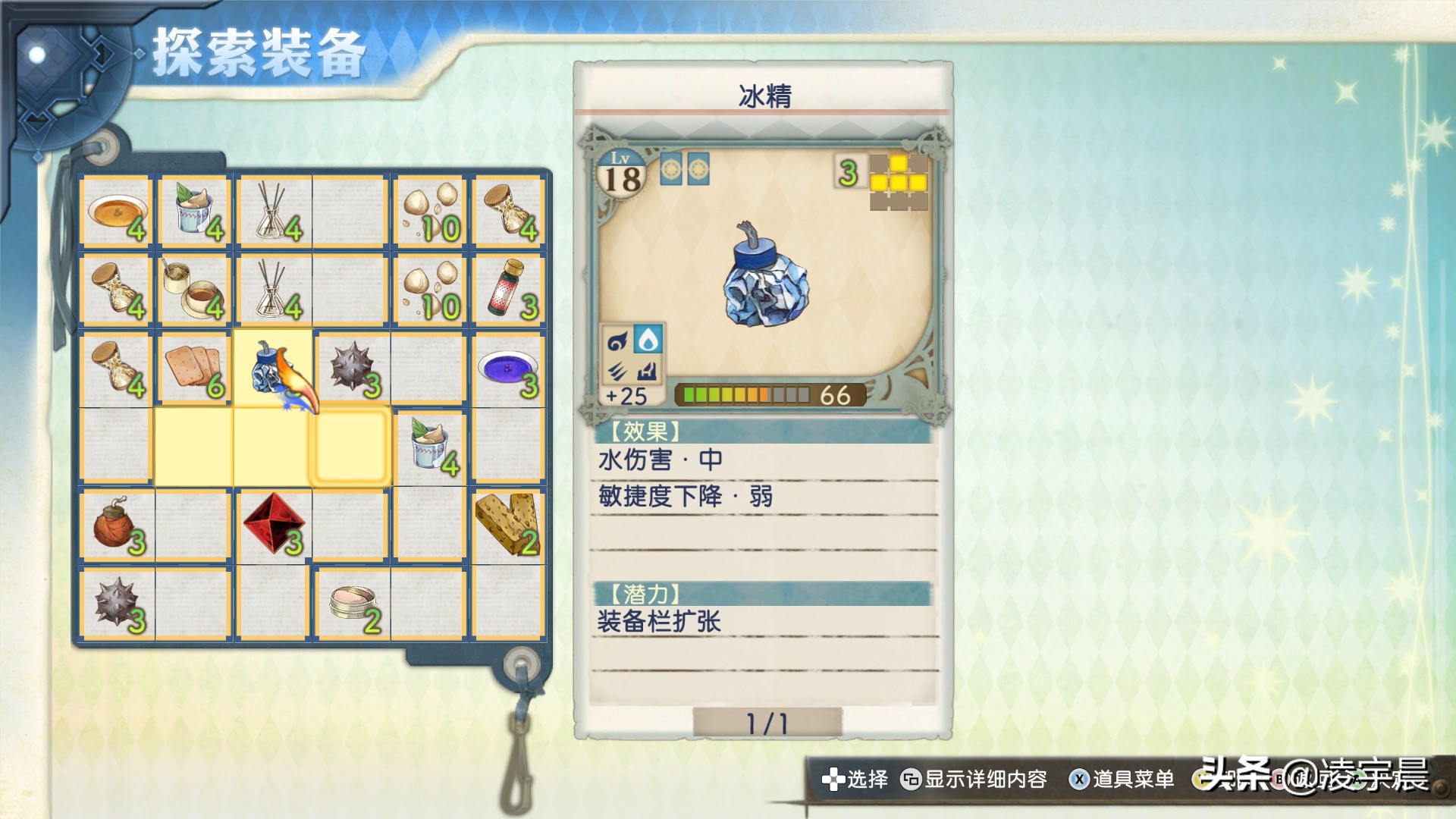1456x819 pixels.
Task: Pick the tea set with cups
Action: (194, 290)
